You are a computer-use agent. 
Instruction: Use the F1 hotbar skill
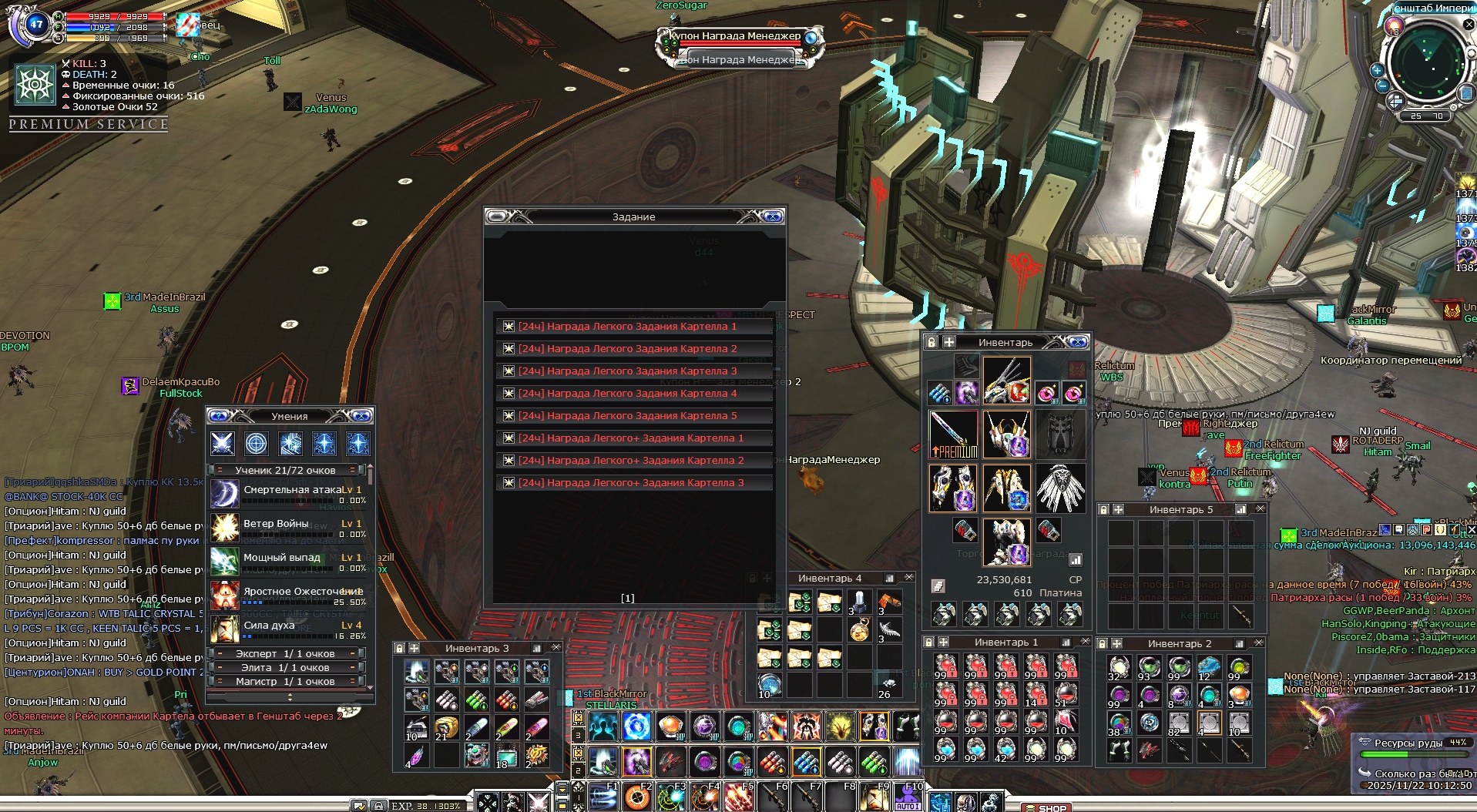click(x=604, y=797)
